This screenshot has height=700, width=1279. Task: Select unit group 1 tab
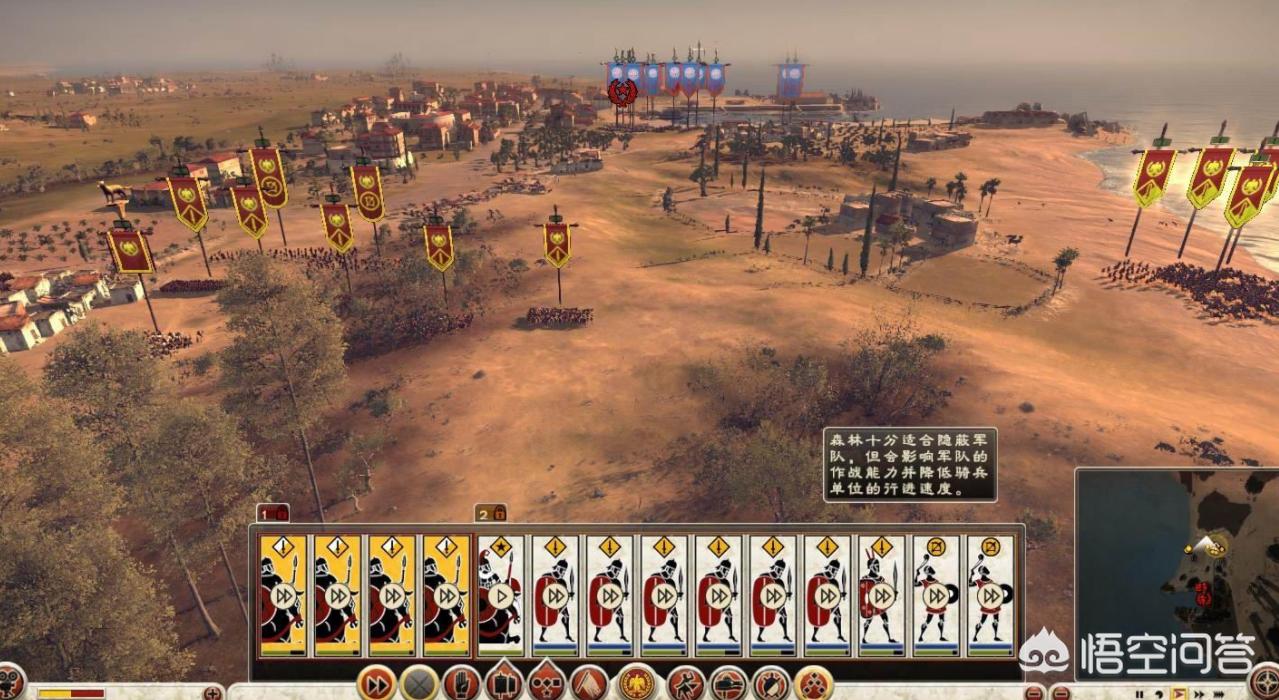click(x=272, y=514)
